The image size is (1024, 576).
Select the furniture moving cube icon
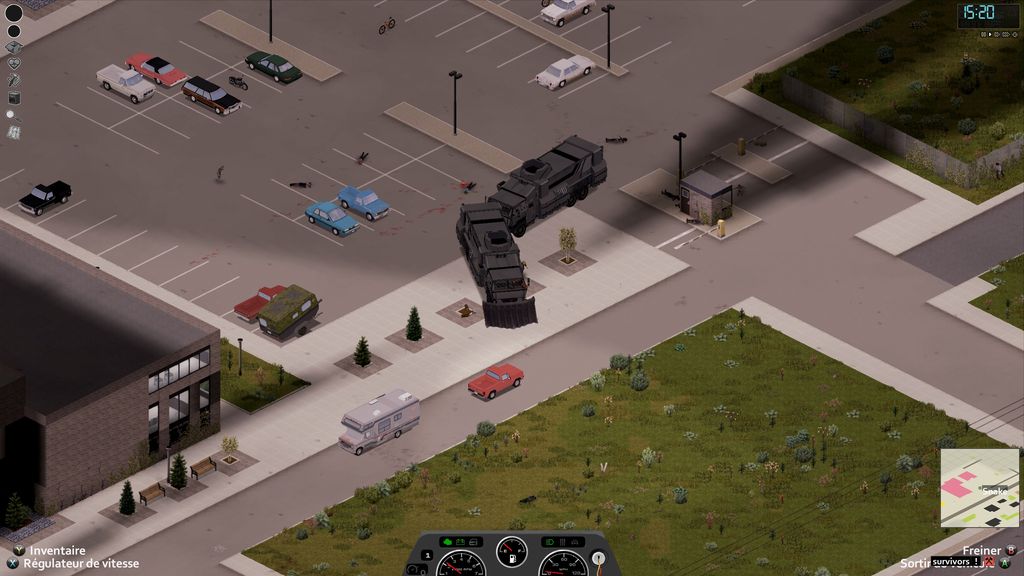tap(14, 97)
